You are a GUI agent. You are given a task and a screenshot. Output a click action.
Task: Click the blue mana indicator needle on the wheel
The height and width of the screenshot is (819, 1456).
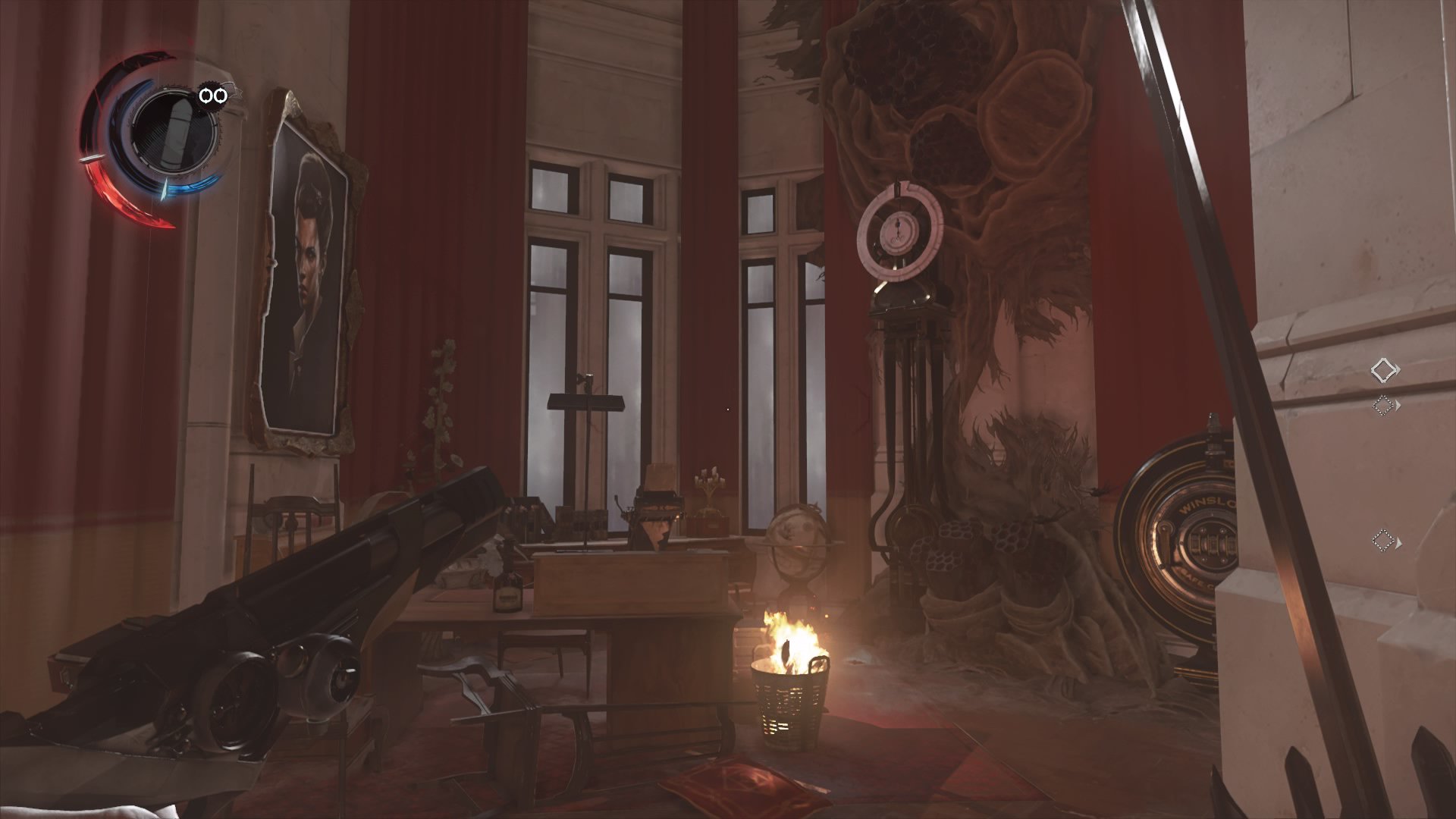tap(165, 190)
